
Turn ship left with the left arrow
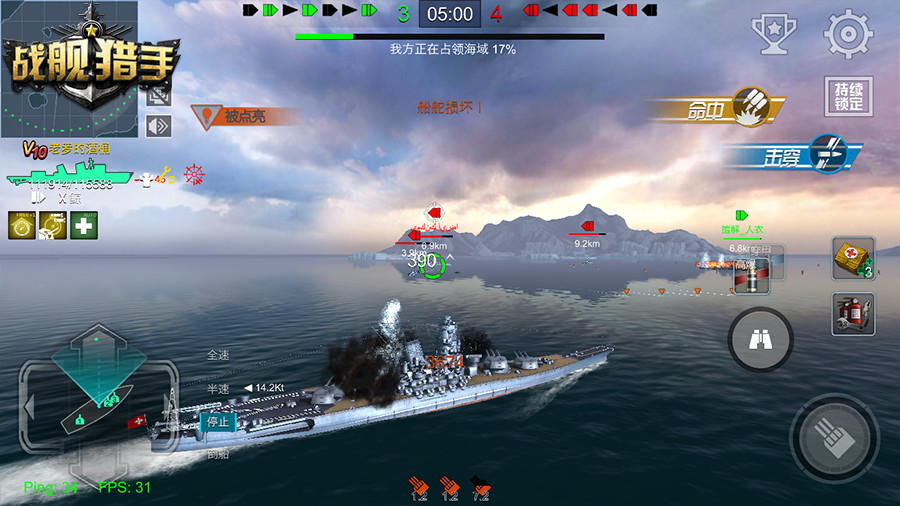[x=30, y=407]
